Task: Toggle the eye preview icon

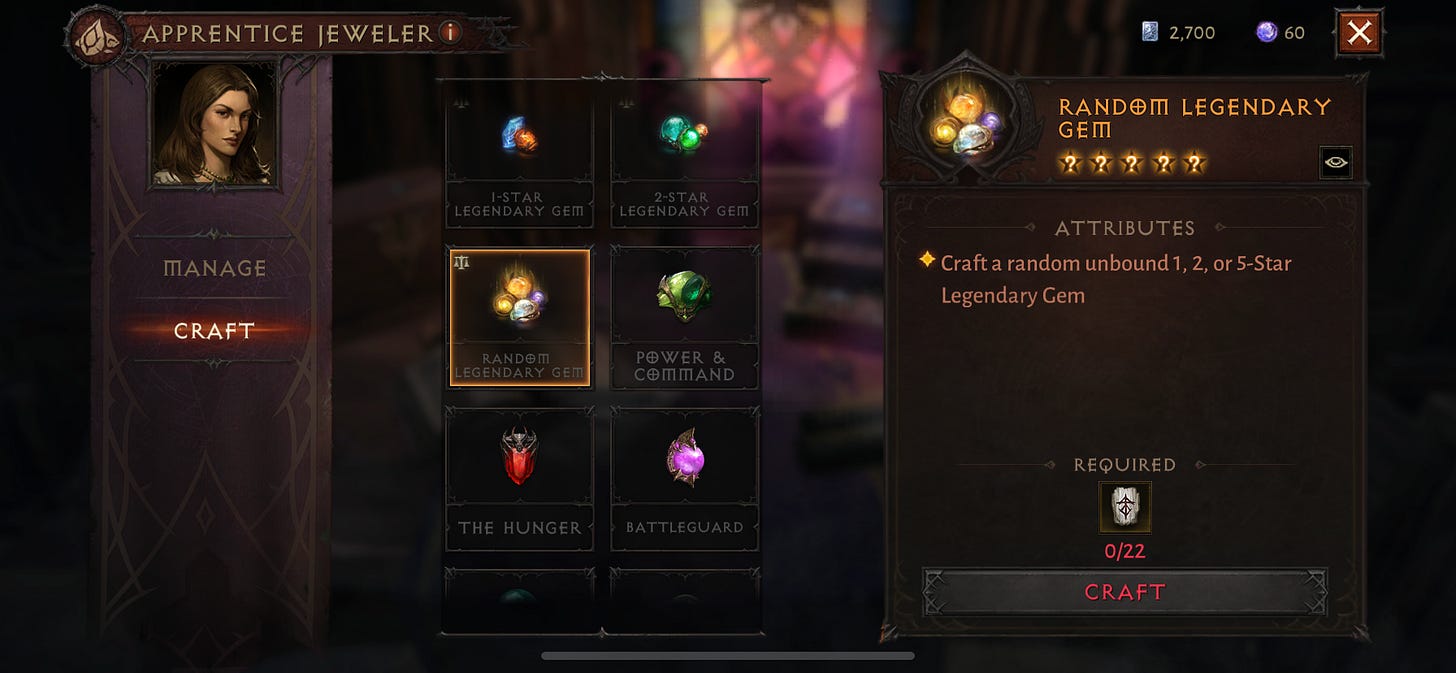Action: click(x=1335, y=162)
